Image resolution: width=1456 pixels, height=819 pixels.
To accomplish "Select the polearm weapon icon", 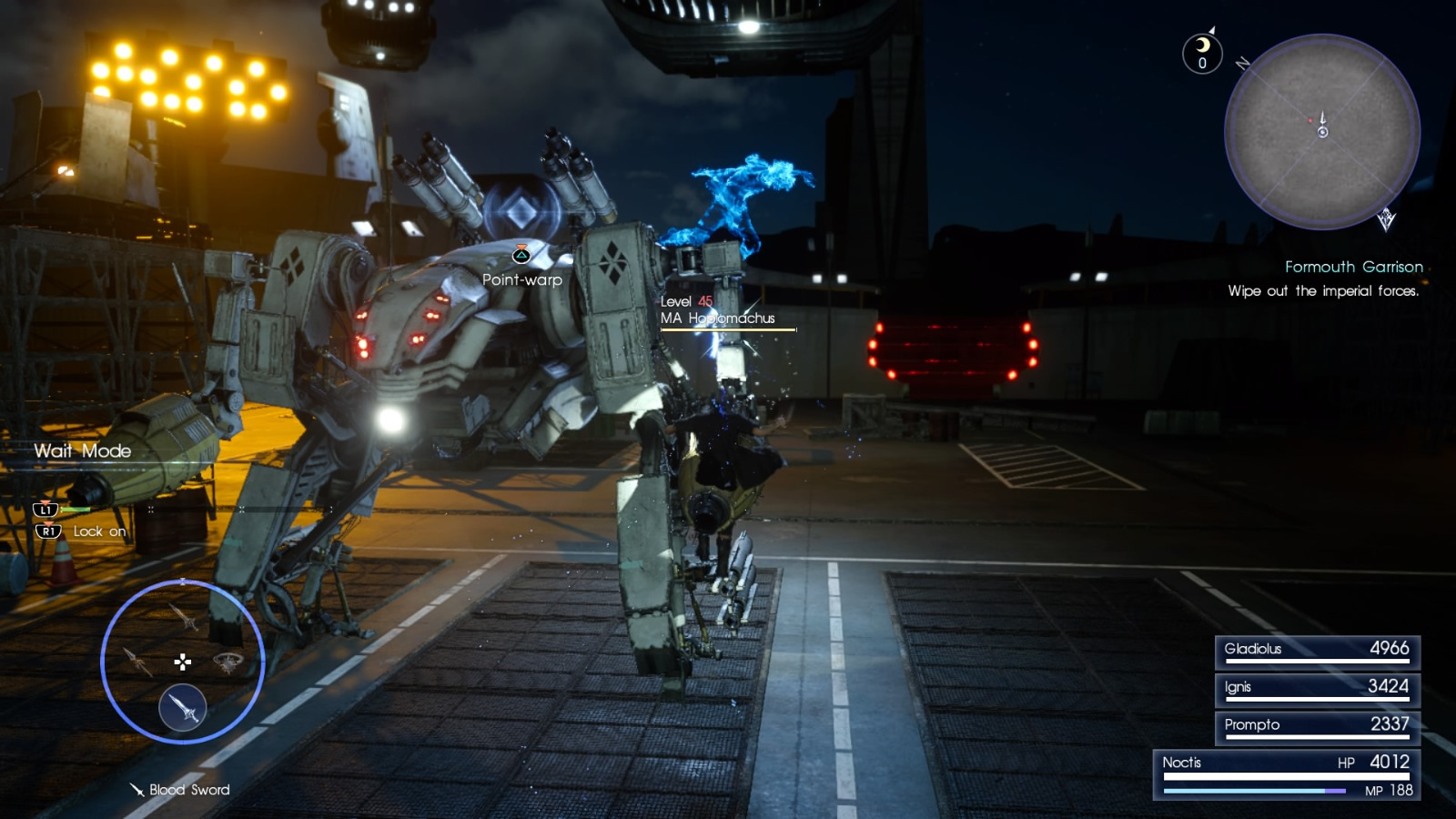I will tap(138, 662).
